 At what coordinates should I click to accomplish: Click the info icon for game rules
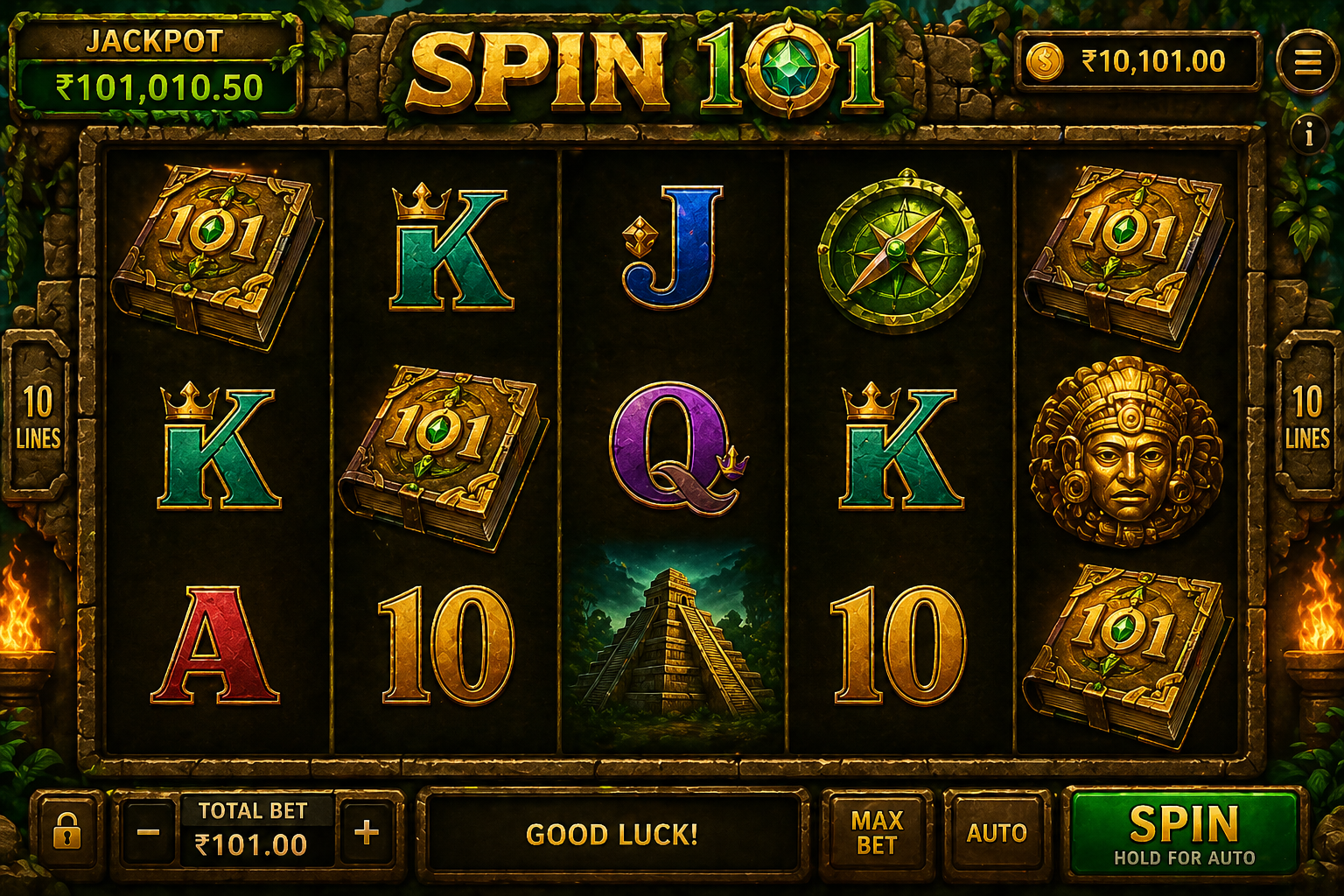point(1309,133)
